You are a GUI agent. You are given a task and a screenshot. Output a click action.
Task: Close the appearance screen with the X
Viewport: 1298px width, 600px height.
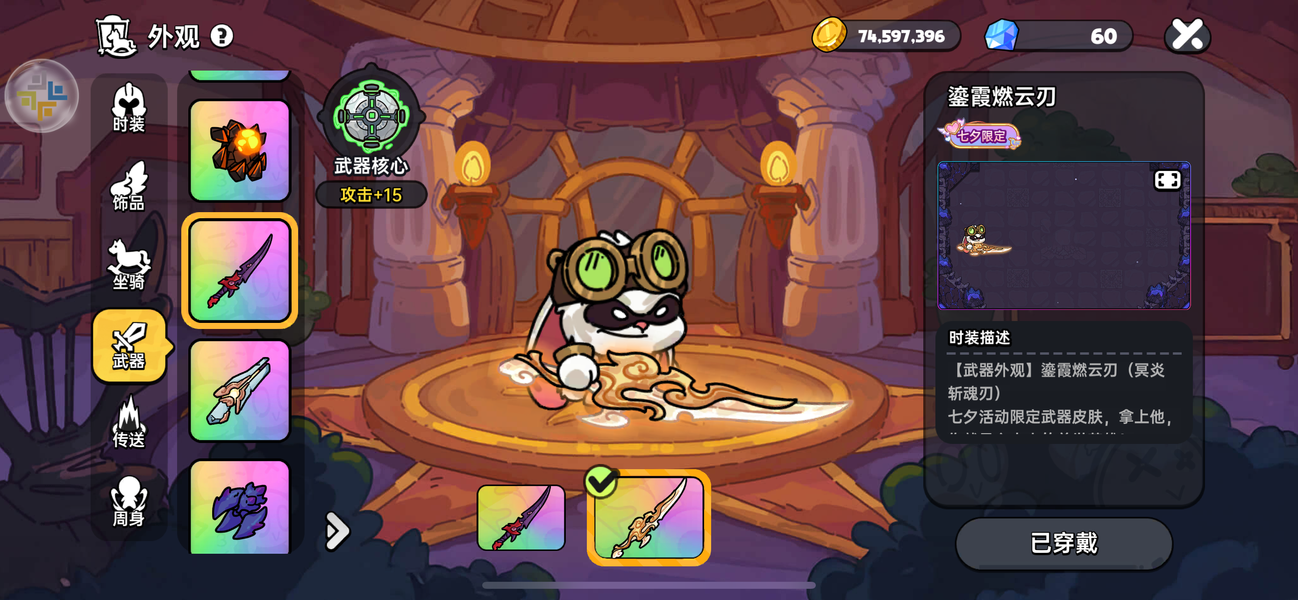click(1187, 36)
